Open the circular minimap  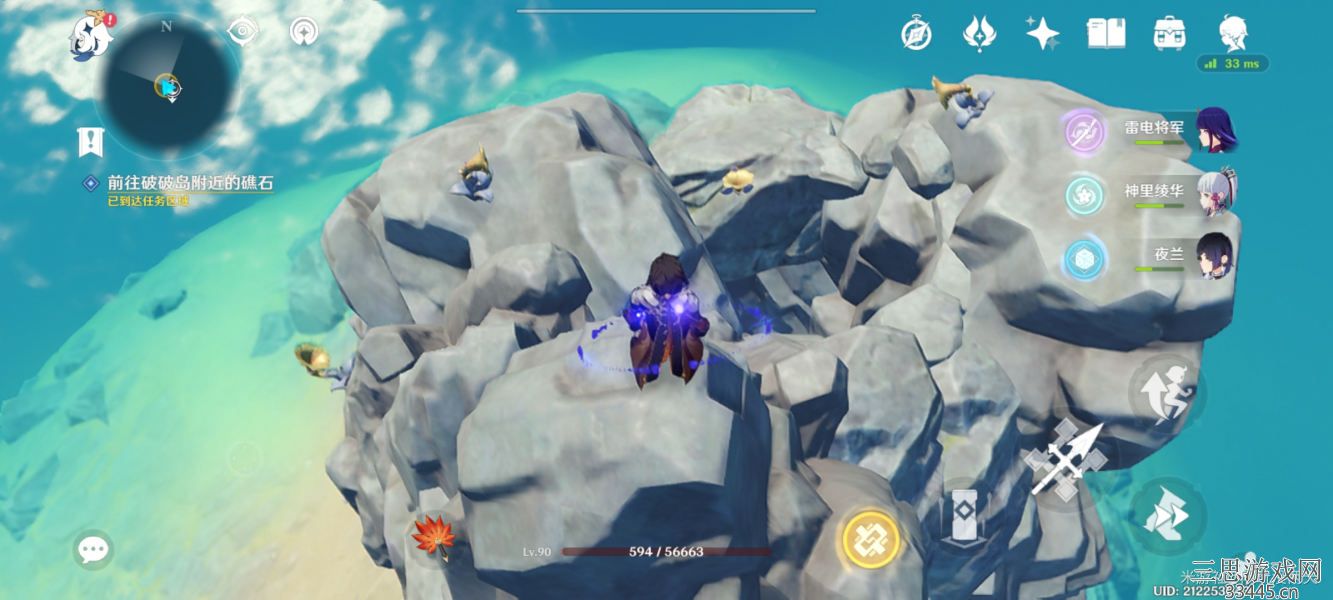[x=167, y=85]
